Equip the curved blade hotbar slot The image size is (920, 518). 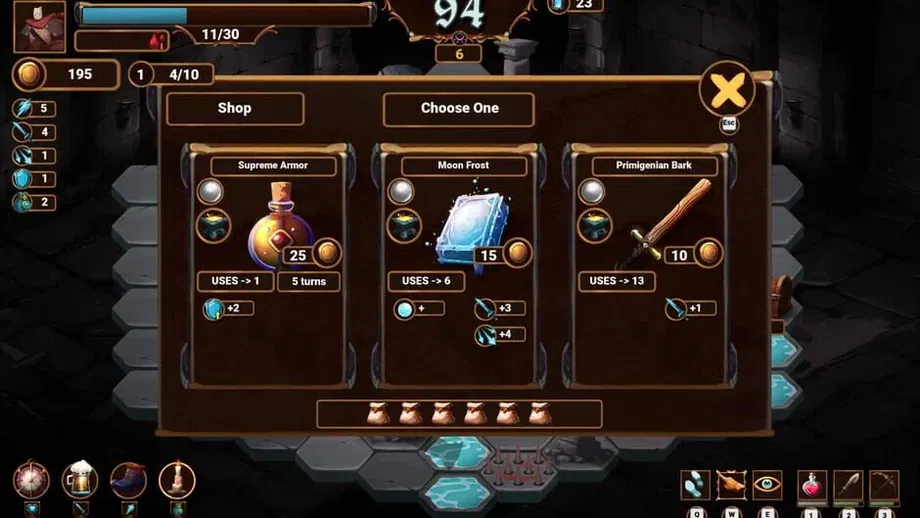(848, 484)
